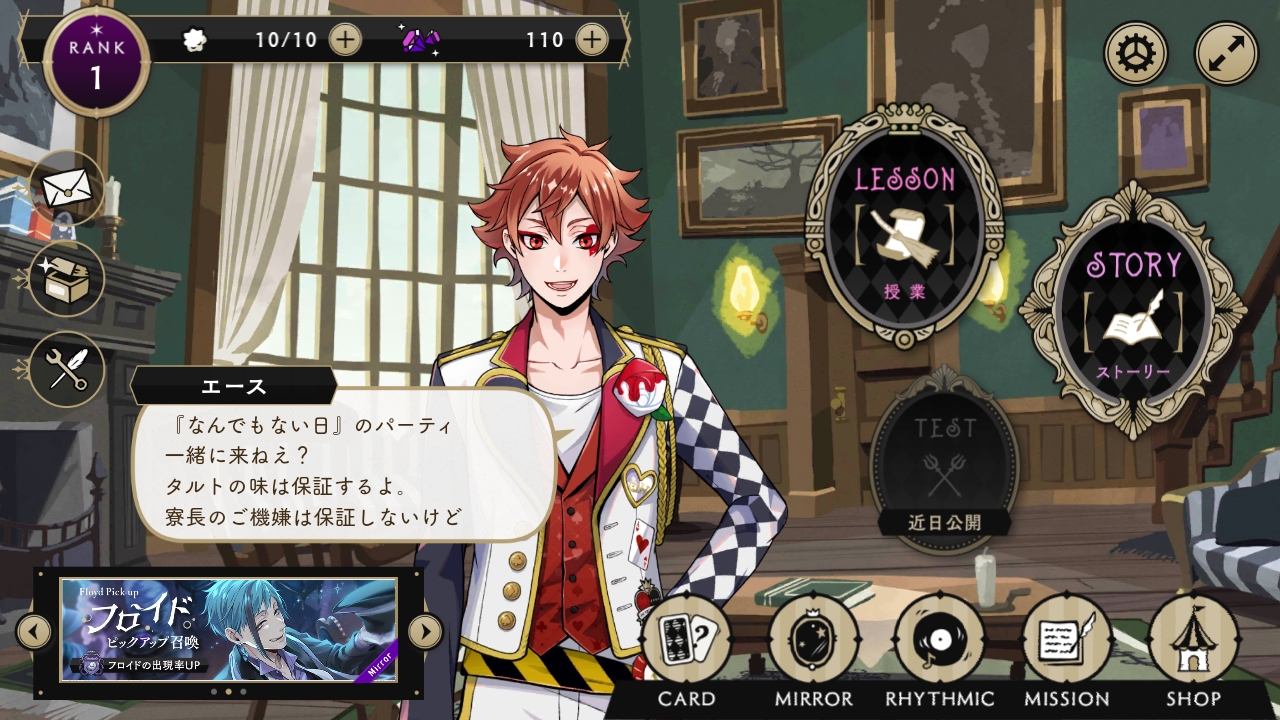Open the Rhythmic mode
This screenshot has height=720, width=1280.
pos(940,640)
